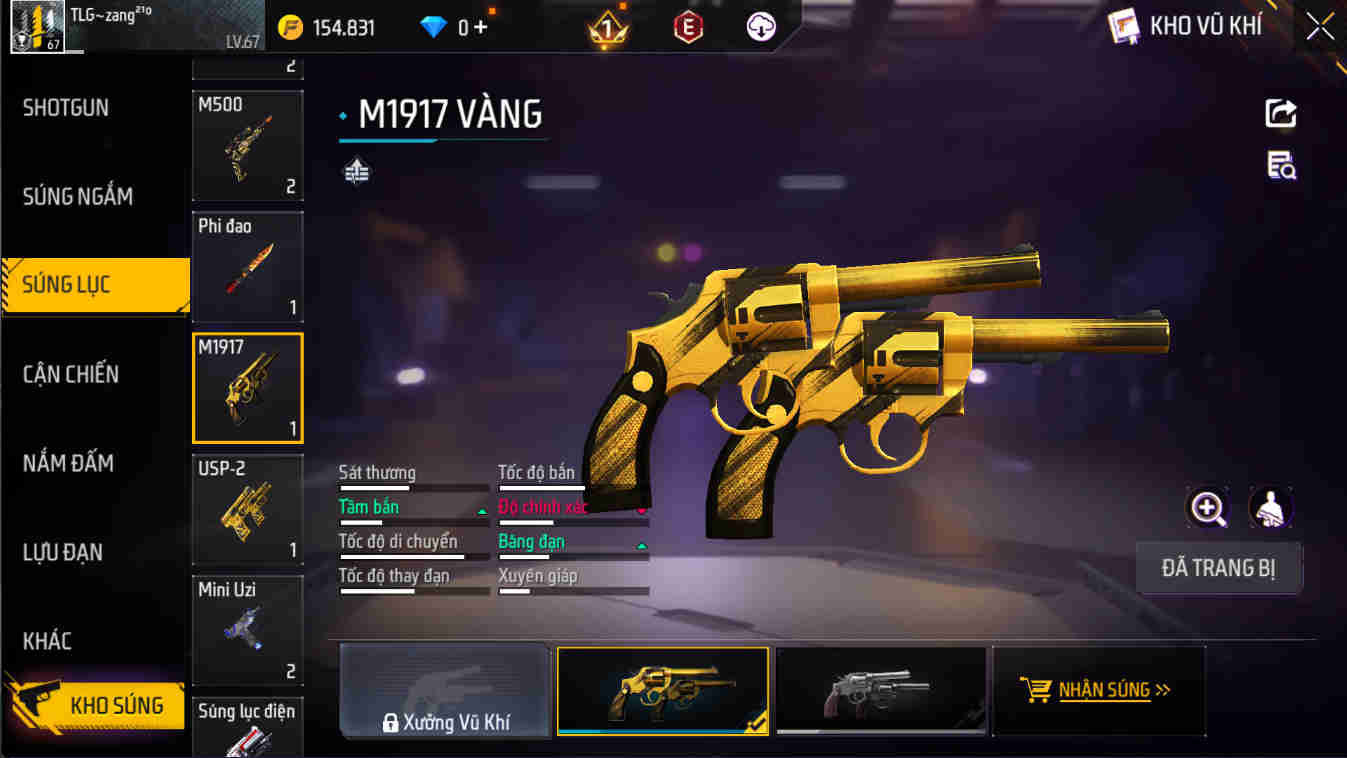Choose the NẮM ĐẤM category
This screenshot has height=758, width=1347.
[x=68, y=463]
